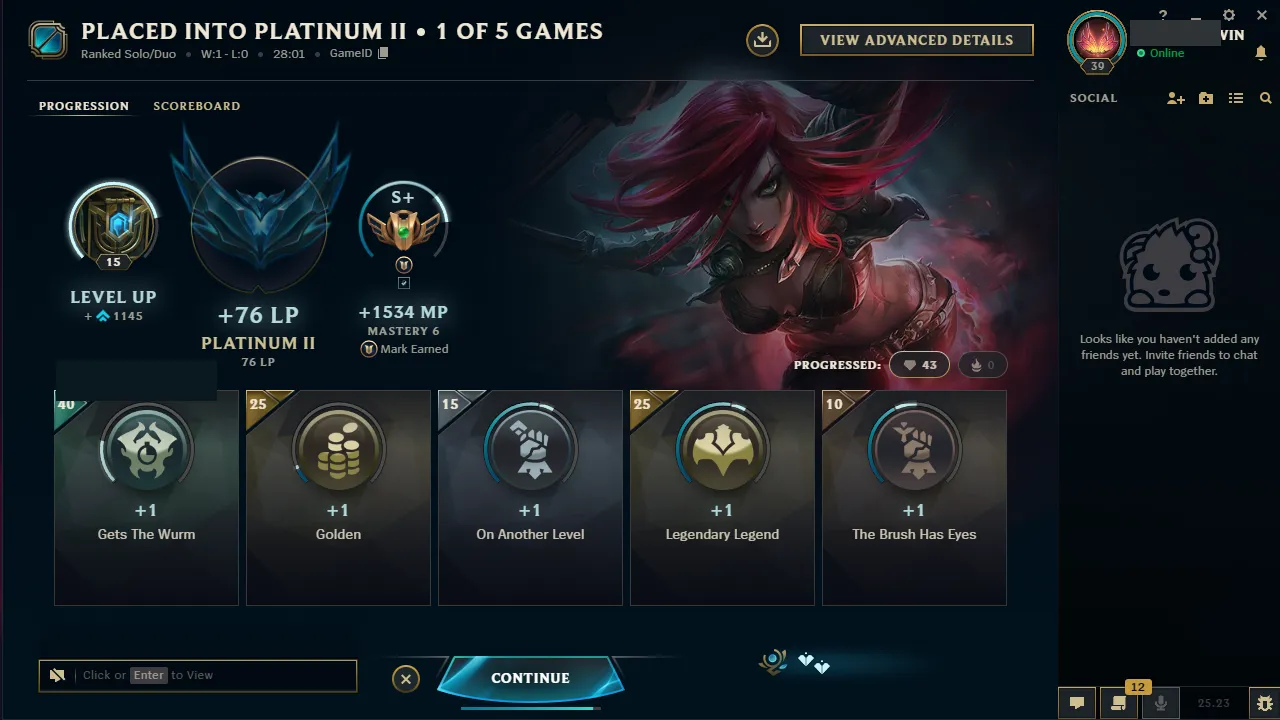Screen dimensions: 1280x720
Task: Dismiss progression with the X circle toggle
Action: [406, 679]
